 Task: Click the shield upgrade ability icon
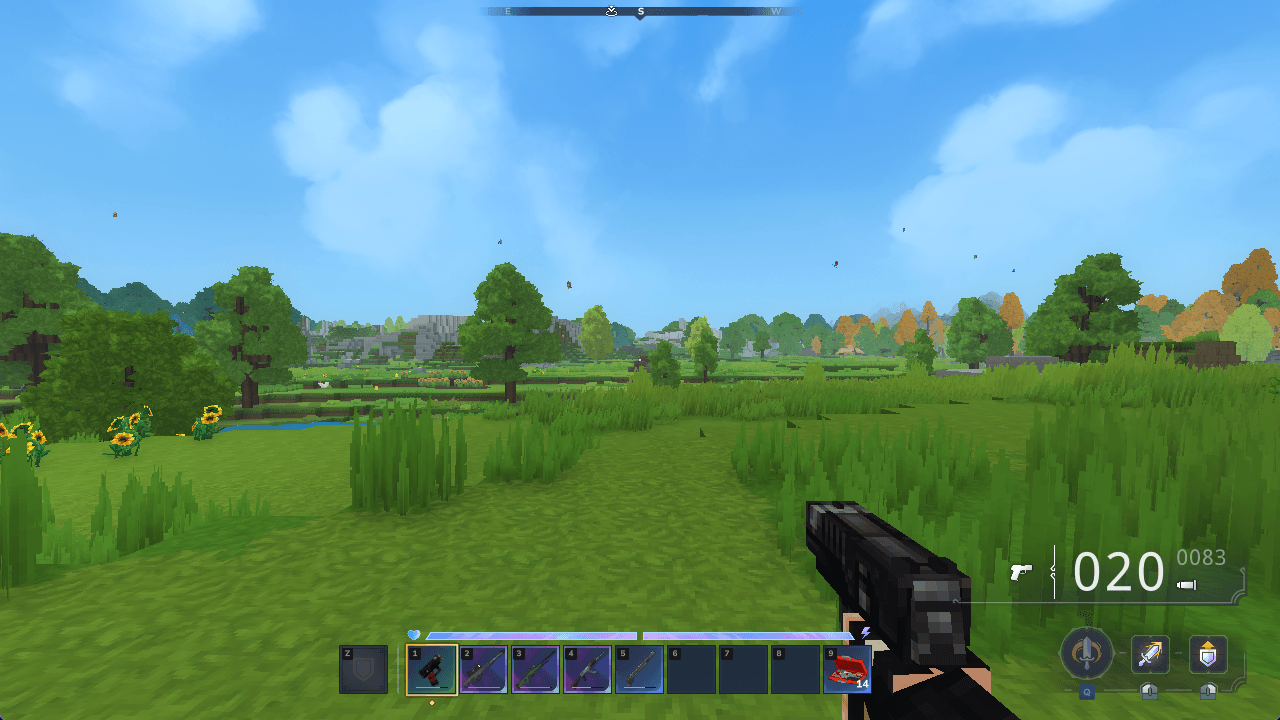point(1208,653)
